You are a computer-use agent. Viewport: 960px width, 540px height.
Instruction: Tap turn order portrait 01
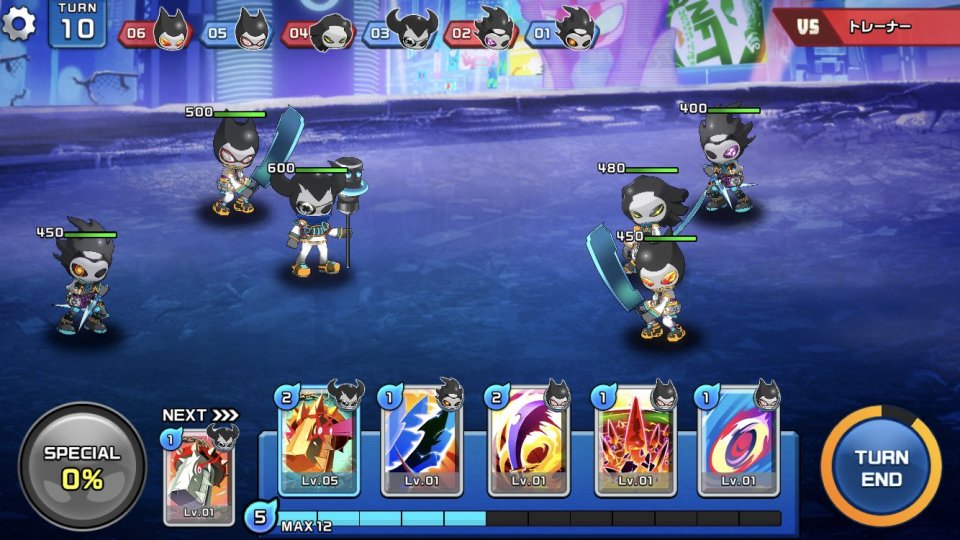pos(562,32)
